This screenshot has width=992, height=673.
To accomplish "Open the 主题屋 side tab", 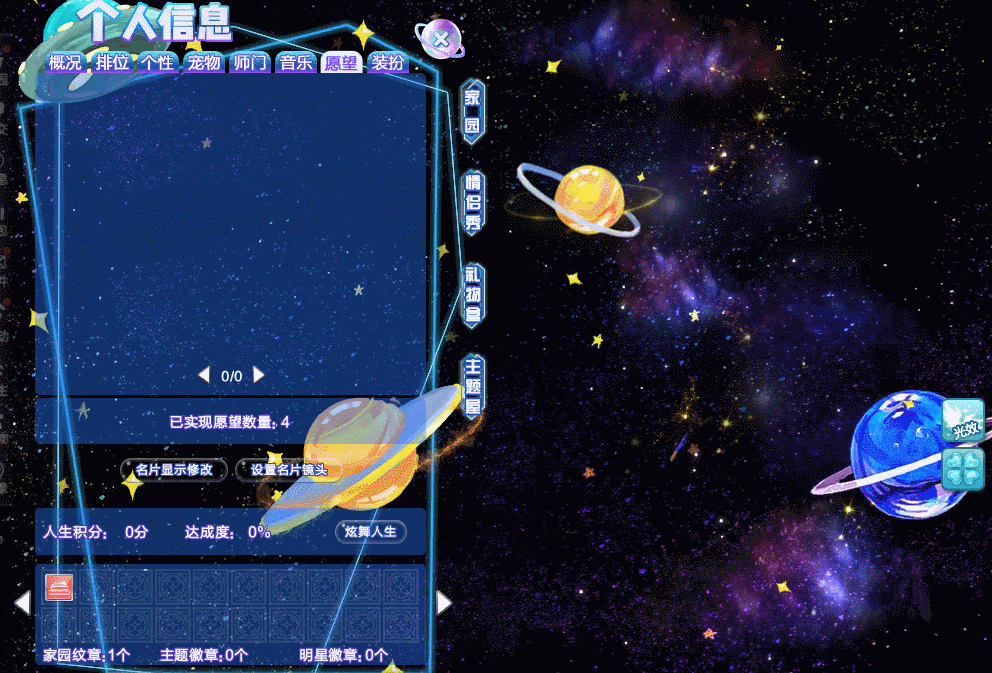I will click(473, 386).
